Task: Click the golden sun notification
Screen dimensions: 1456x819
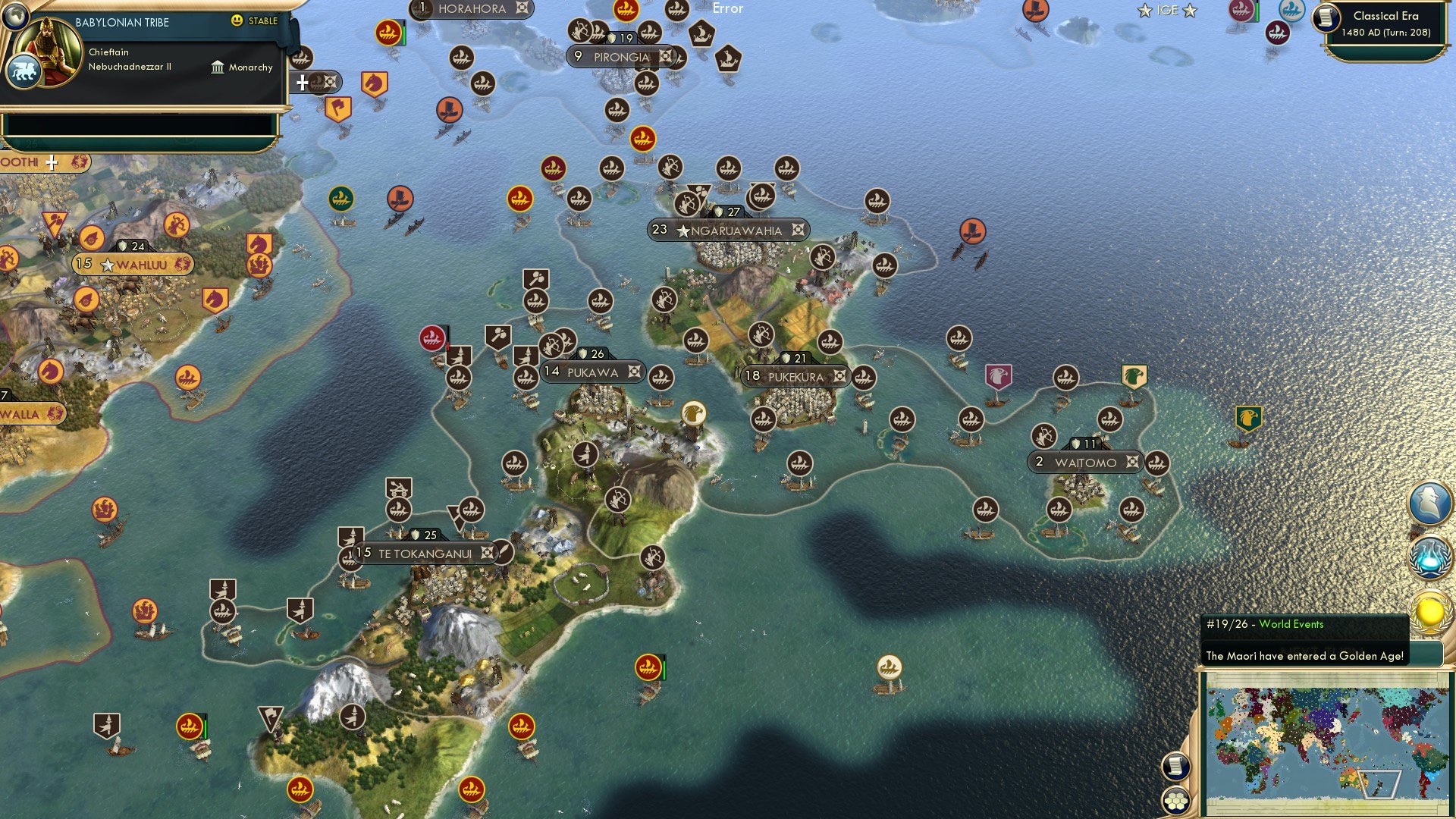Action: click(x=1430, y=611)
